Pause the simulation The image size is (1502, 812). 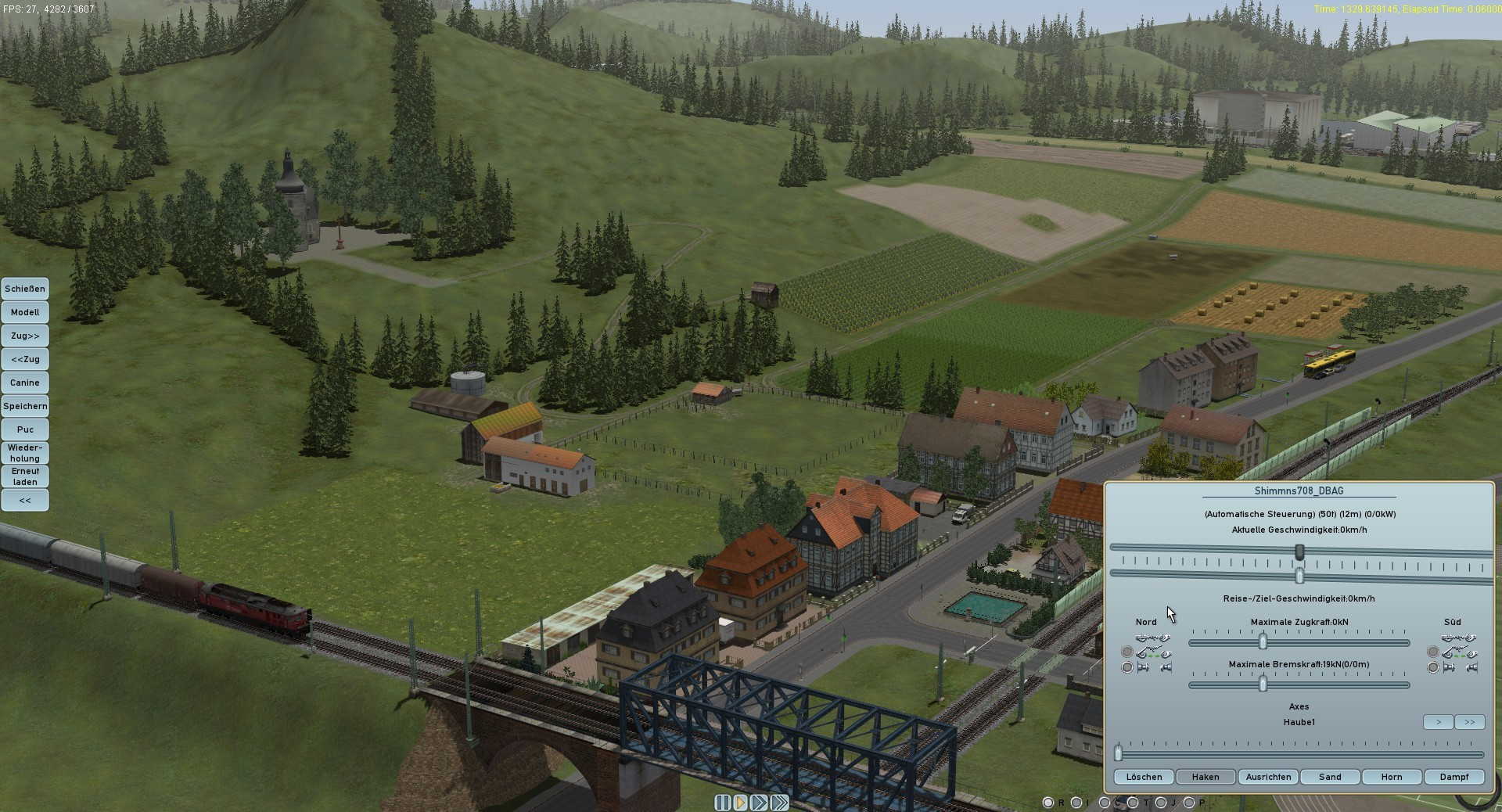click(x=722, y=803)
